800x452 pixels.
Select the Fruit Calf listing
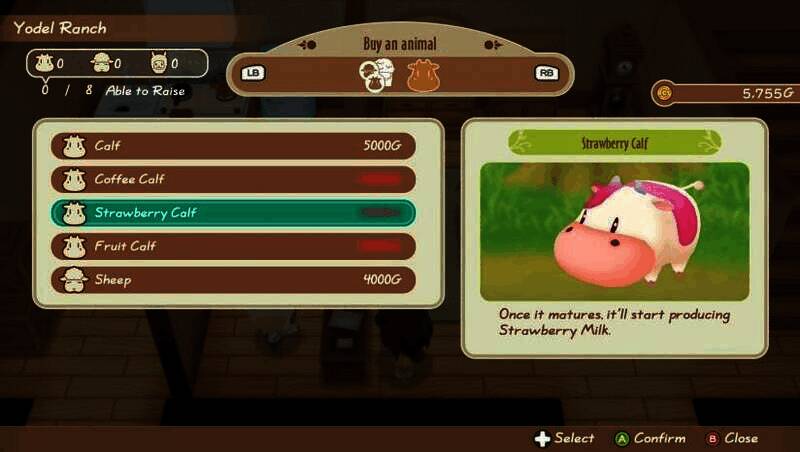click(233, 246)
